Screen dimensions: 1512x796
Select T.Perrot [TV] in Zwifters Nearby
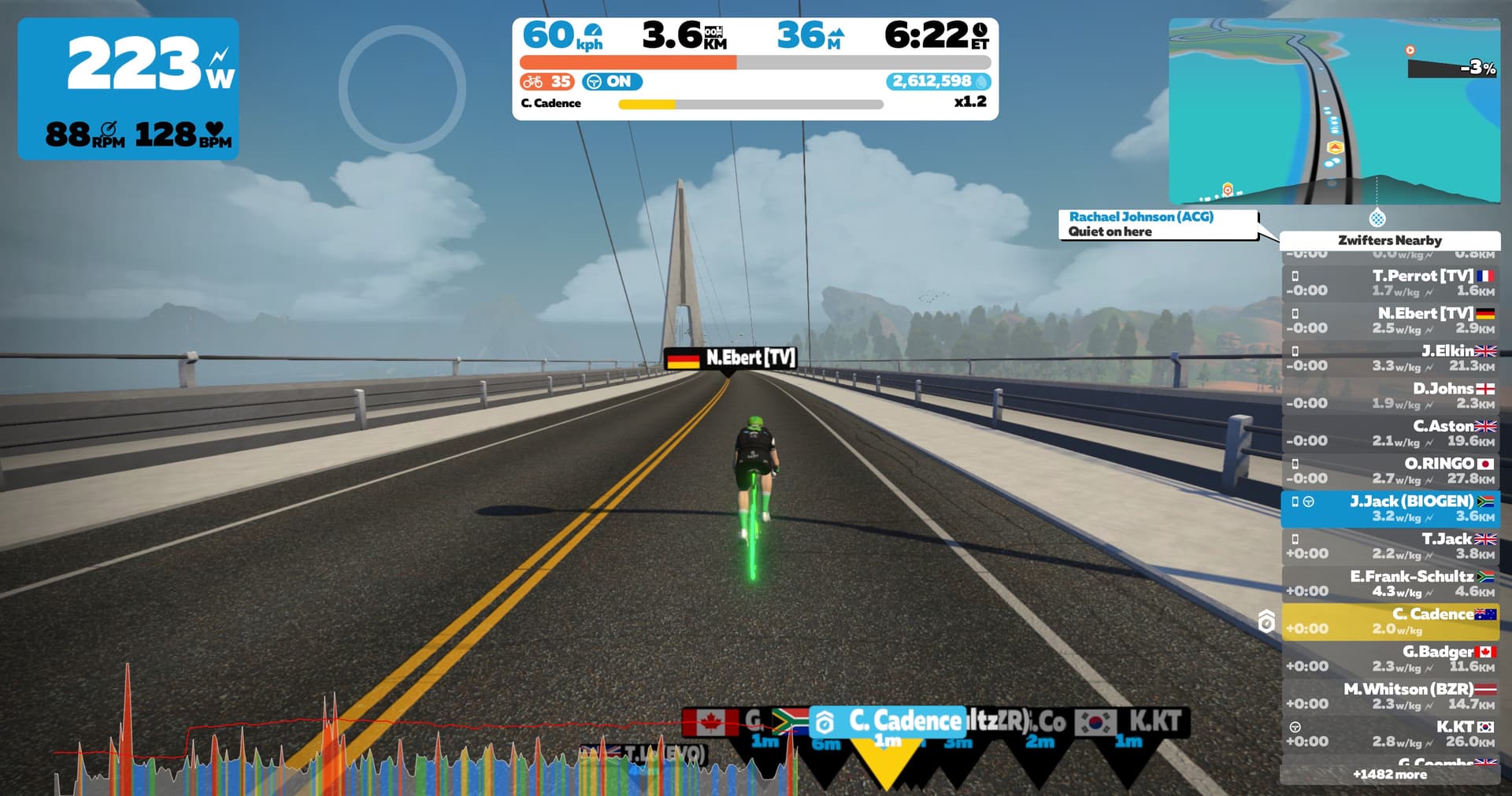point(1390,283)
